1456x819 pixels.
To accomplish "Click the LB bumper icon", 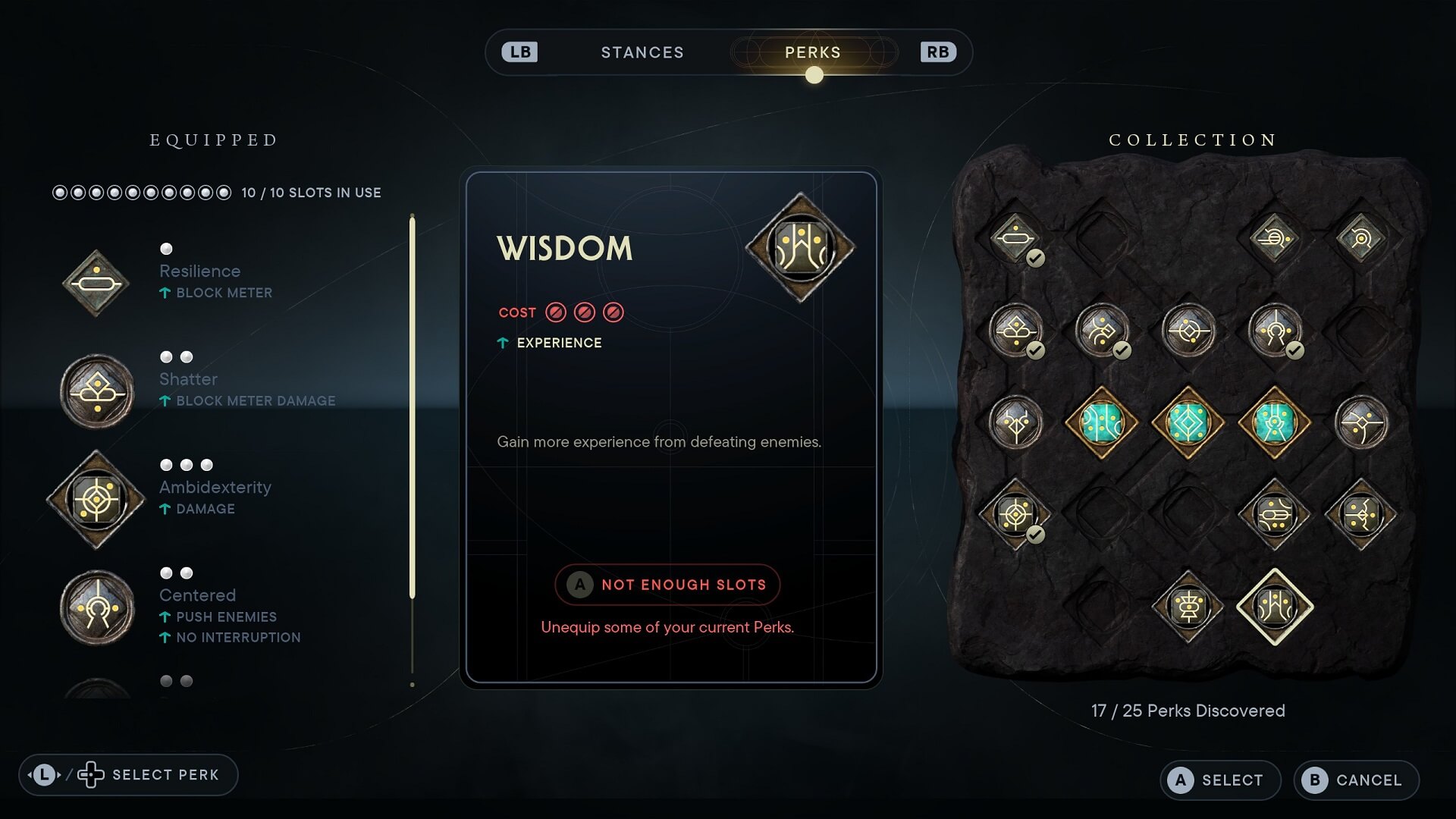I will coord(519,52).
